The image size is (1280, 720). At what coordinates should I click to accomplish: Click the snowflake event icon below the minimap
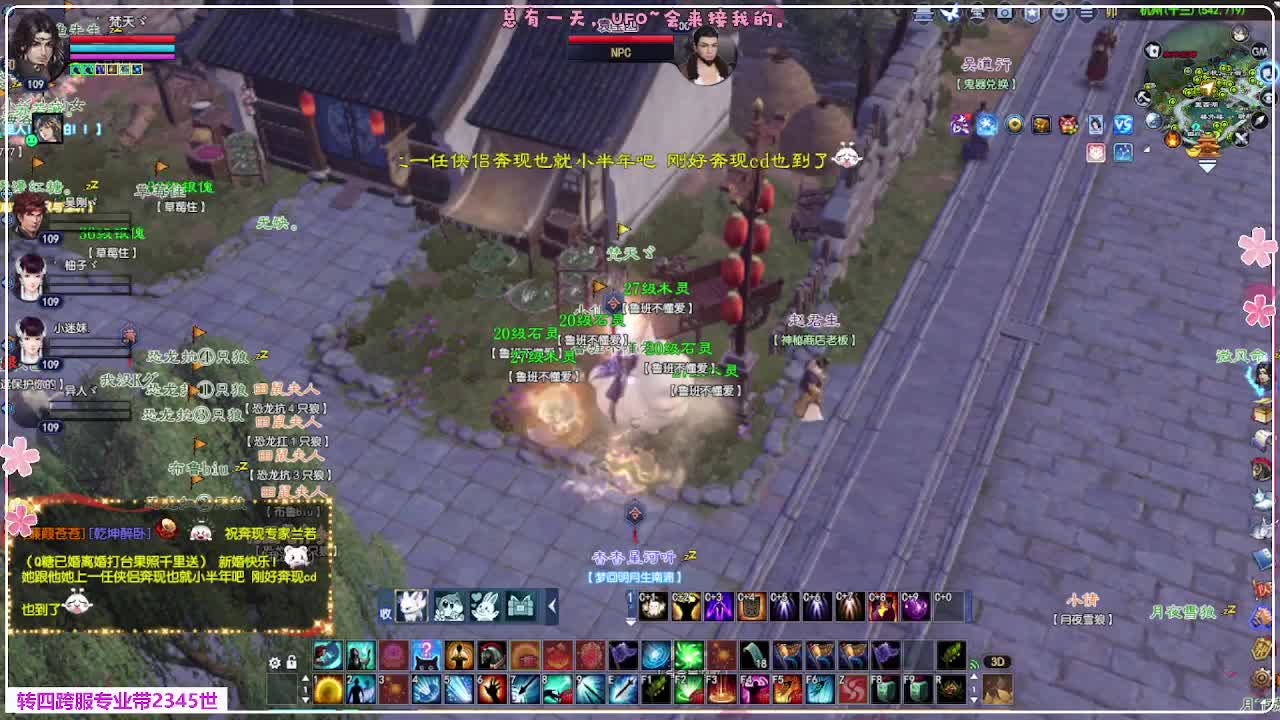(x=986, y=124)
